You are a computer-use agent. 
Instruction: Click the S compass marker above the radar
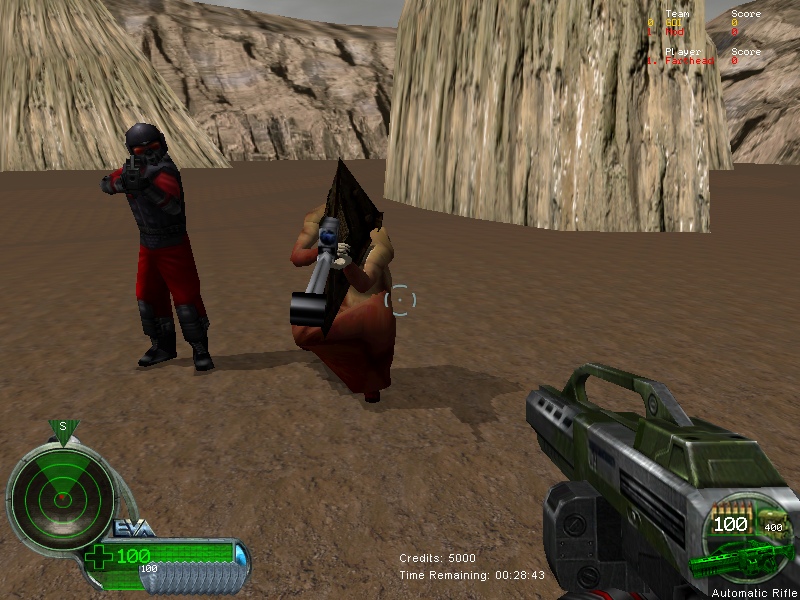click(x=62, y=427)
